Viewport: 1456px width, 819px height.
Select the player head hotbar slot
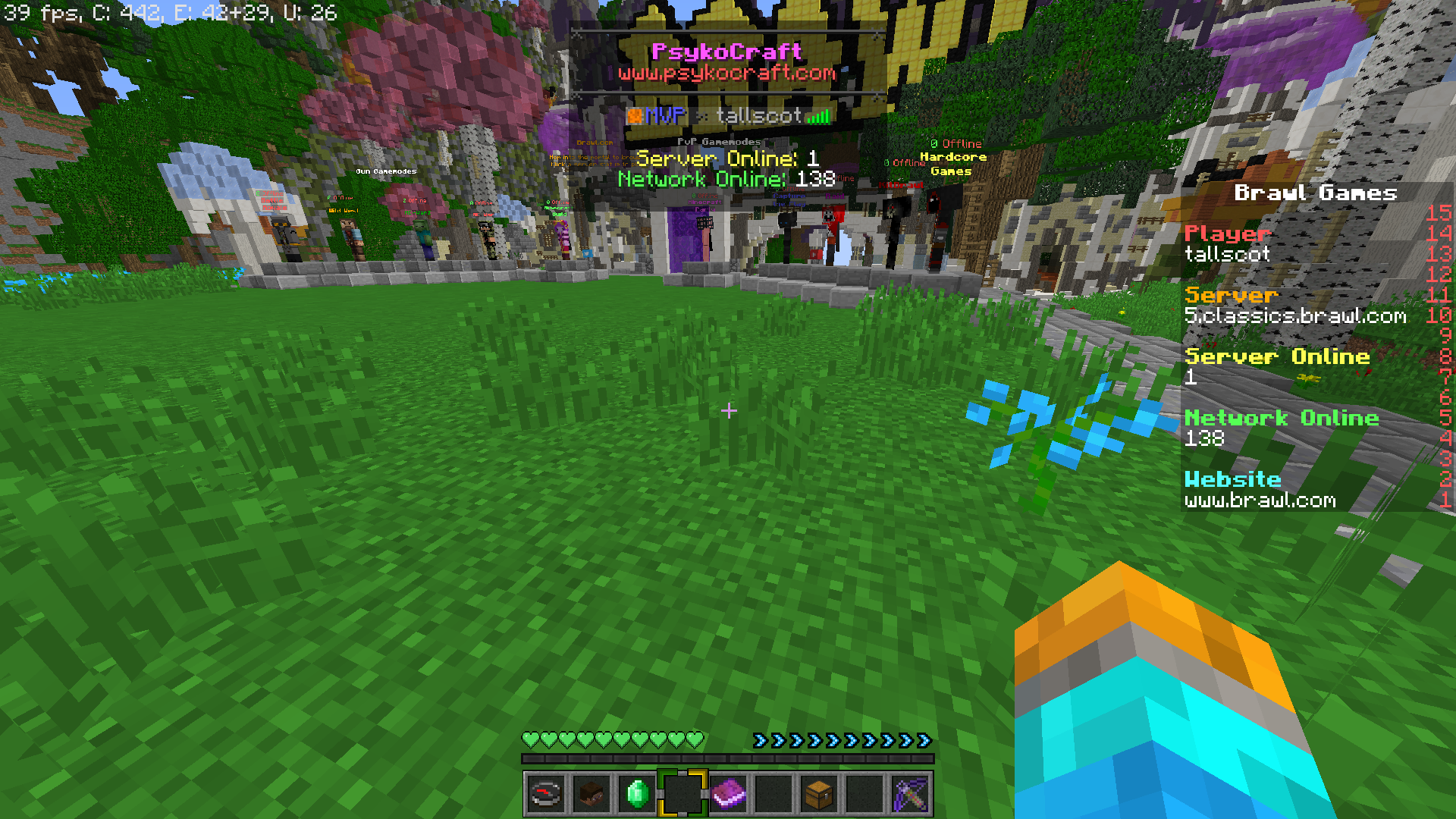point(591,794)
